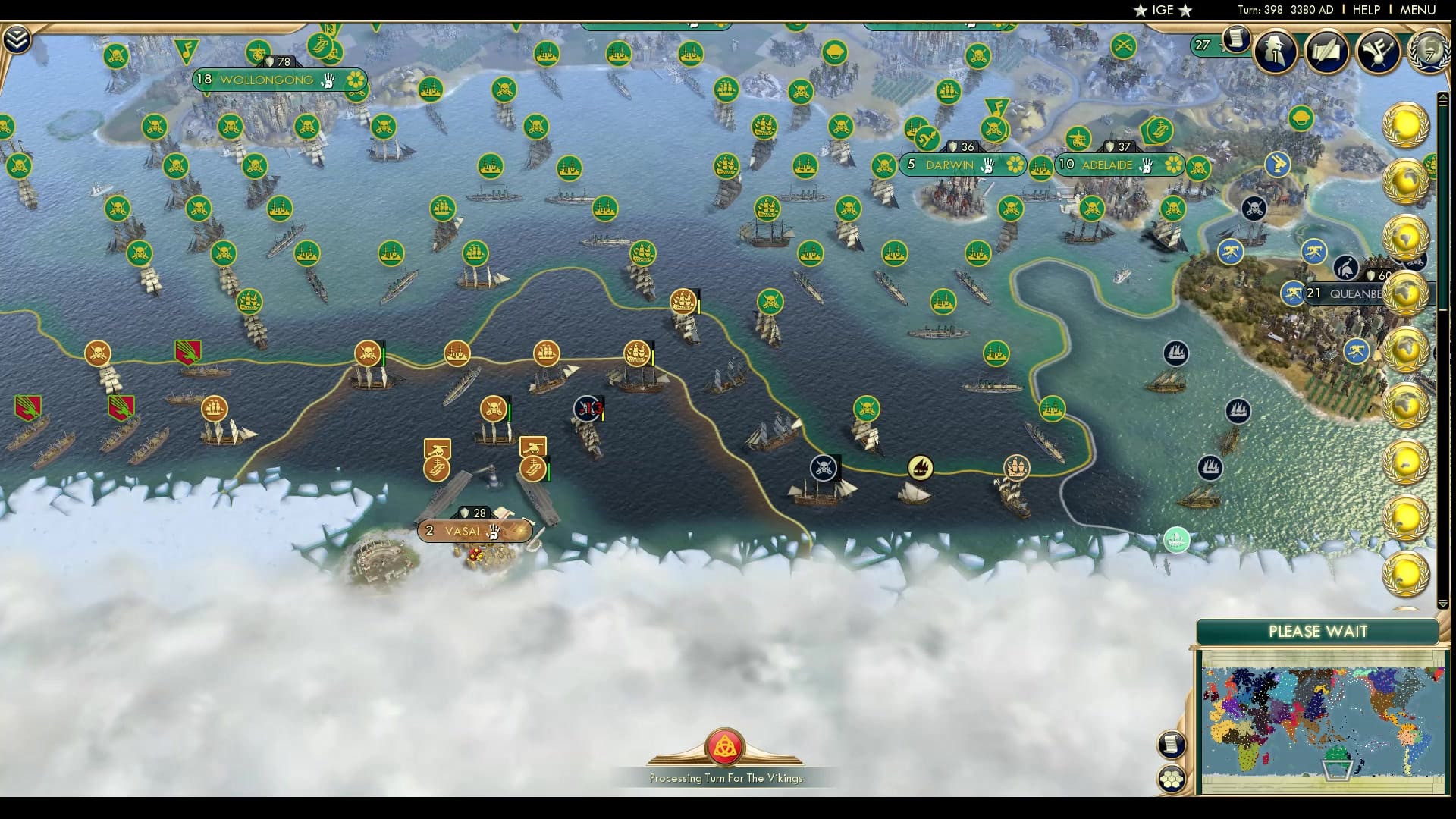Click Australia on the minimap
Viewport: 1456px width, 819px height.
(1336, 755)
